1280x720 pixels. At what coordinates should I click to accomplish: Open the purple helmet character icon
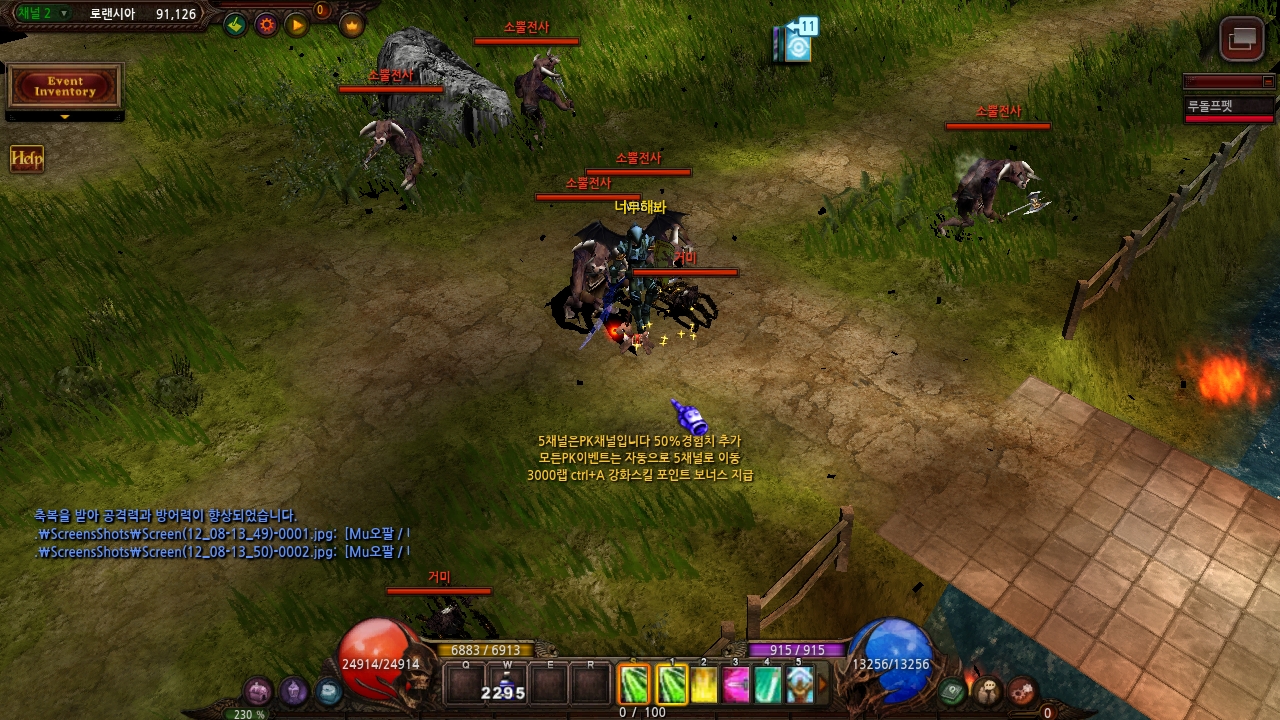click(293, 690)
